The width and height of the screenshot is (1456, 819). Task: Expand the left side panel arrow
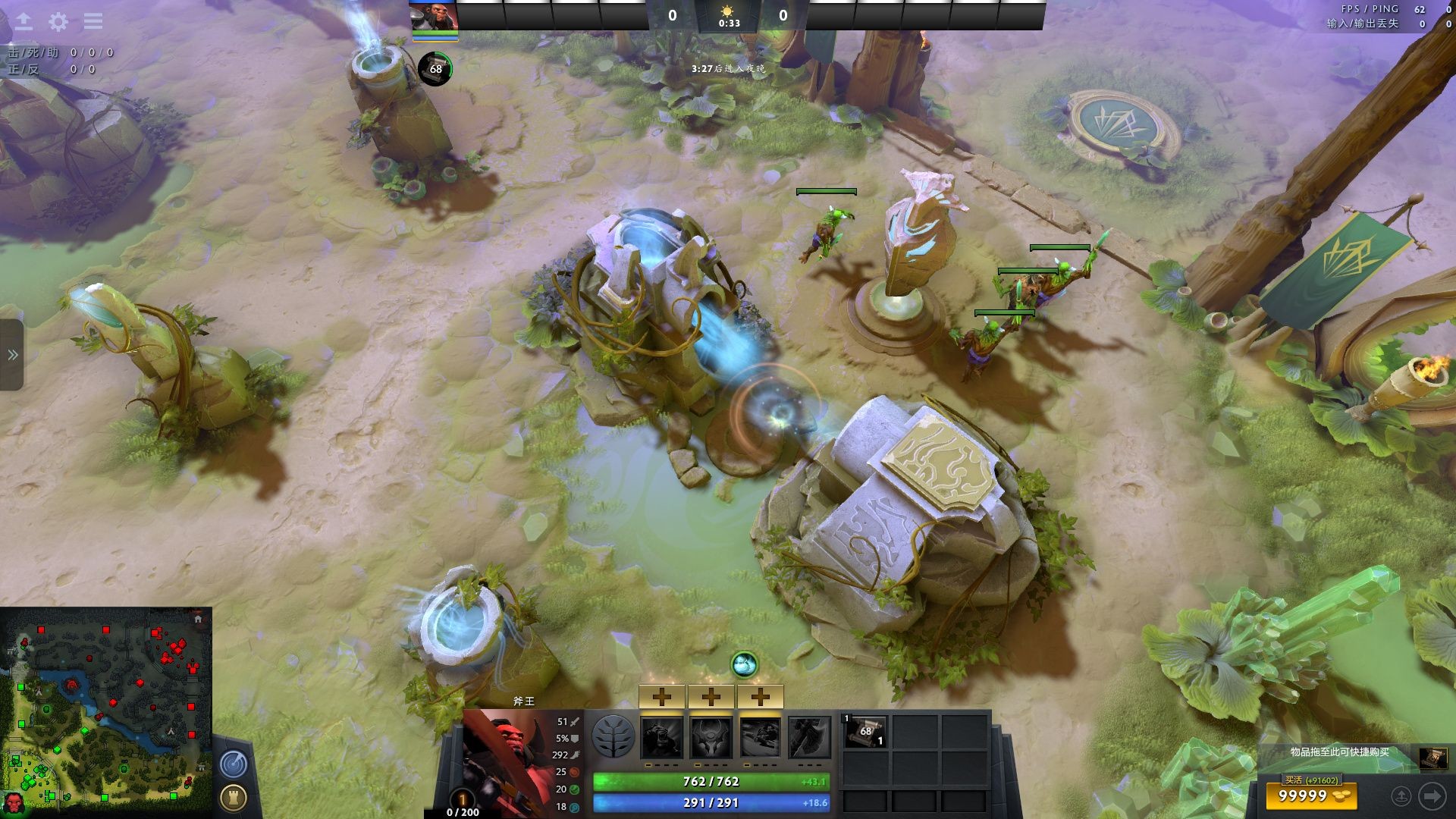pyautogui.click(x=12, y=355)
